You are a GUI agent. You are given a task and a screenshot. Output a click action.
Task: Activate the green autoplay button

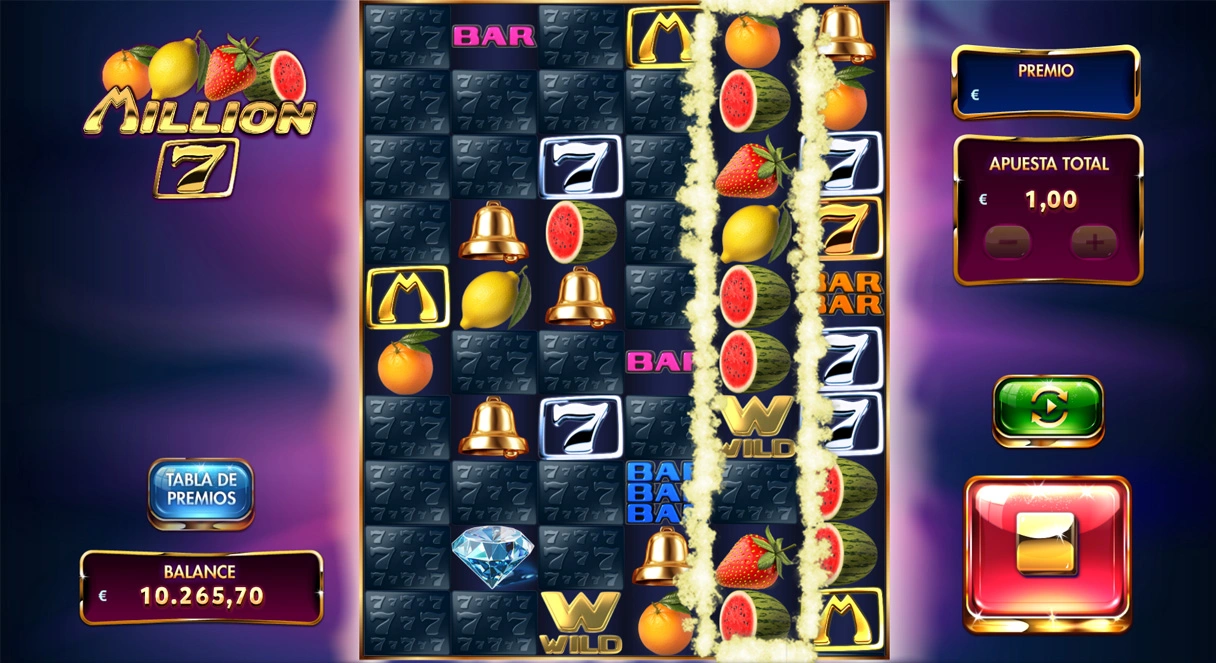coord(1047,408)
